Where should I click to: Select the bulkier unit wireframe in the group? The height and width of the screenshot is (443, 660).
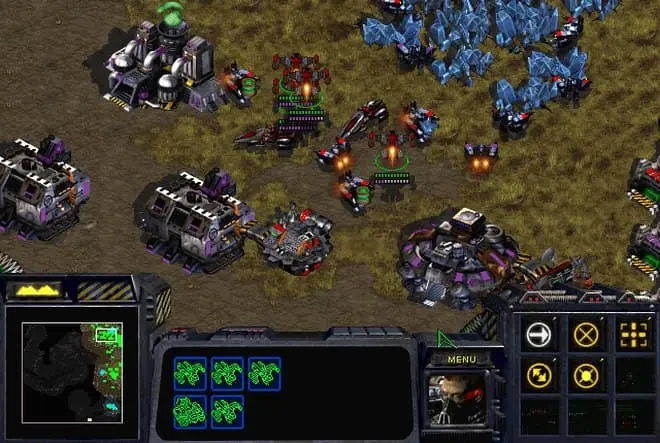pyautogui.click(x=189, y=410)
